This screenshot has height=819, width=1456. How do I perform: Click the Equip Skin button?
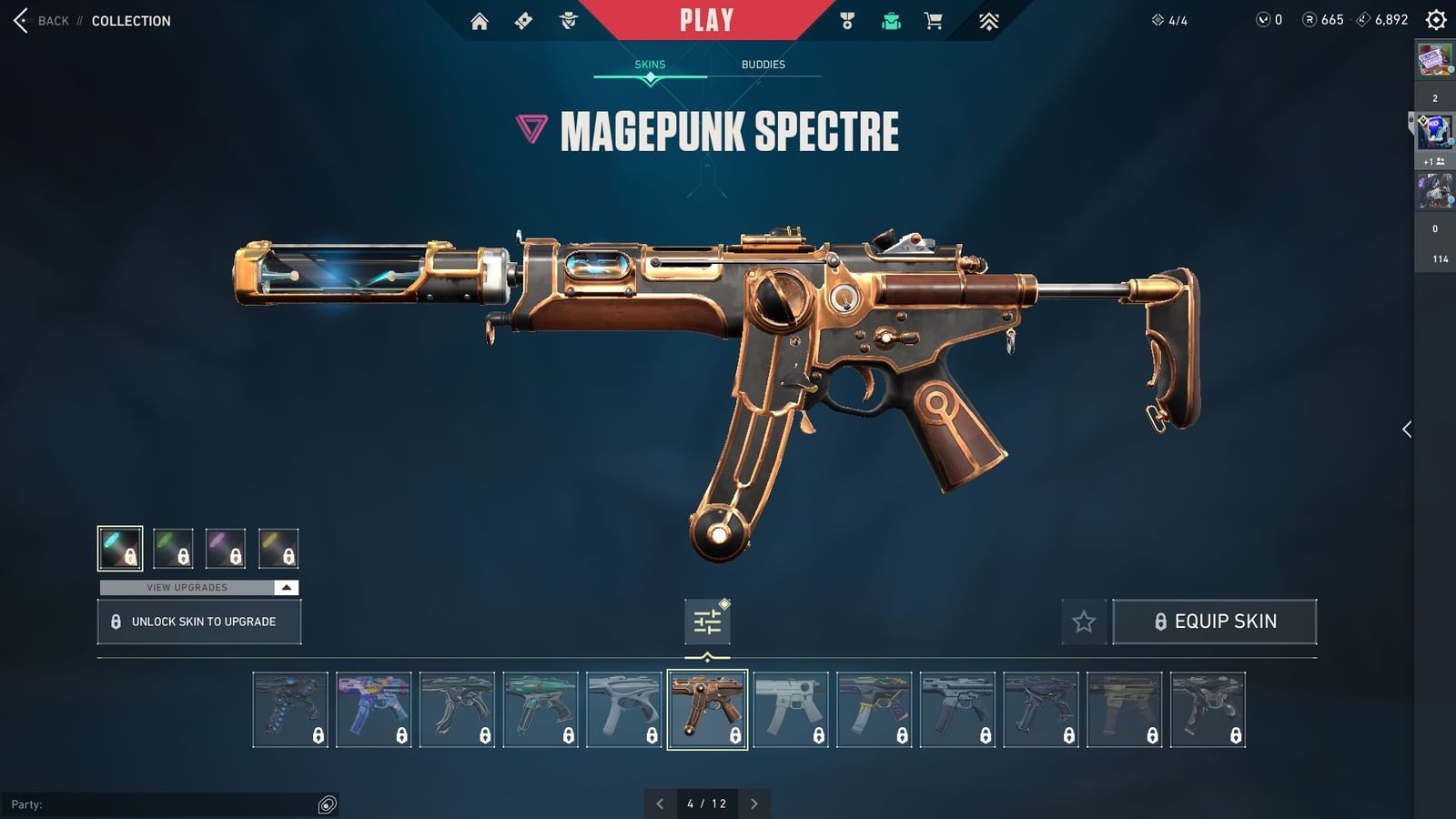click(1216, 622)
